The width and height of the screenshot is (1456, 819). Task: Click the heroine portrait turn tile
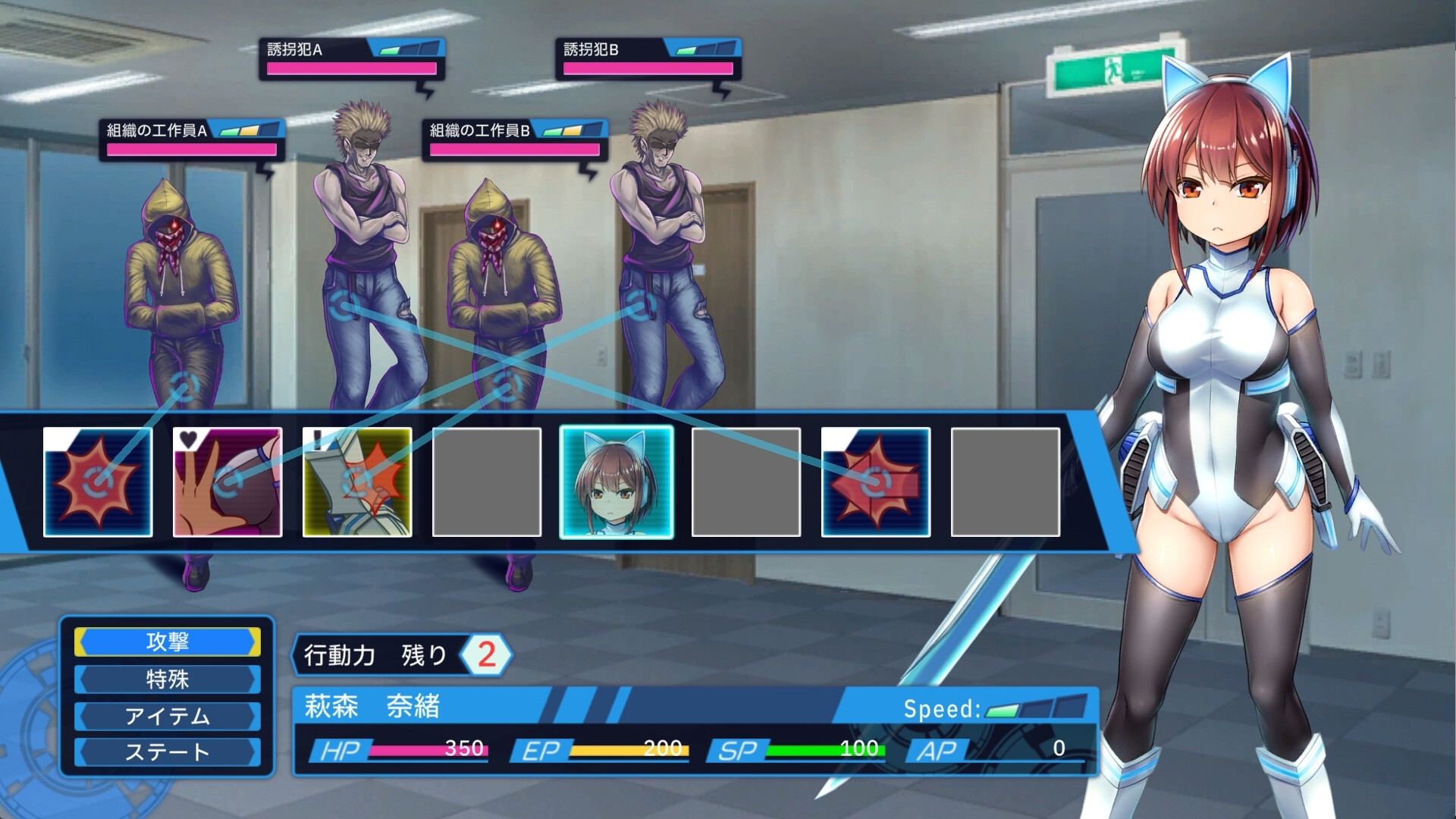[616, 482]
